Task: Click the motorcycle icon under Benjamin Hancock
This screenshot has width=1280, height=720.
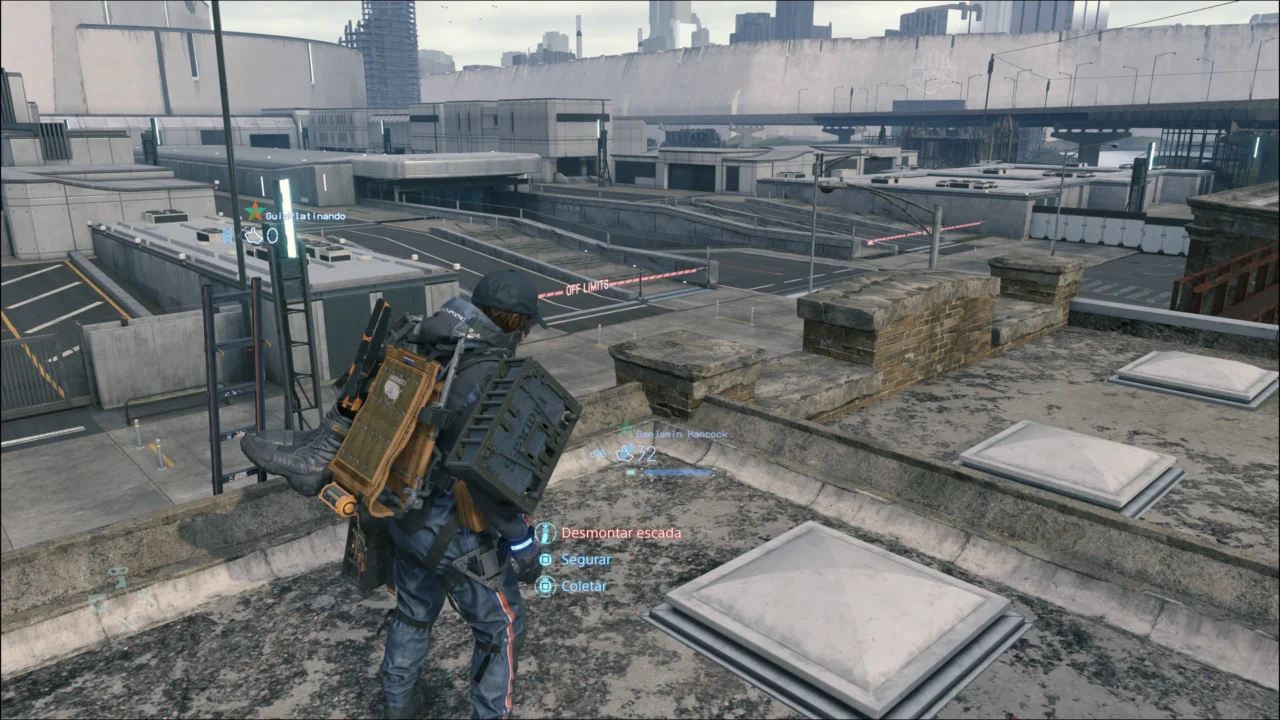Action: [598, 454]
